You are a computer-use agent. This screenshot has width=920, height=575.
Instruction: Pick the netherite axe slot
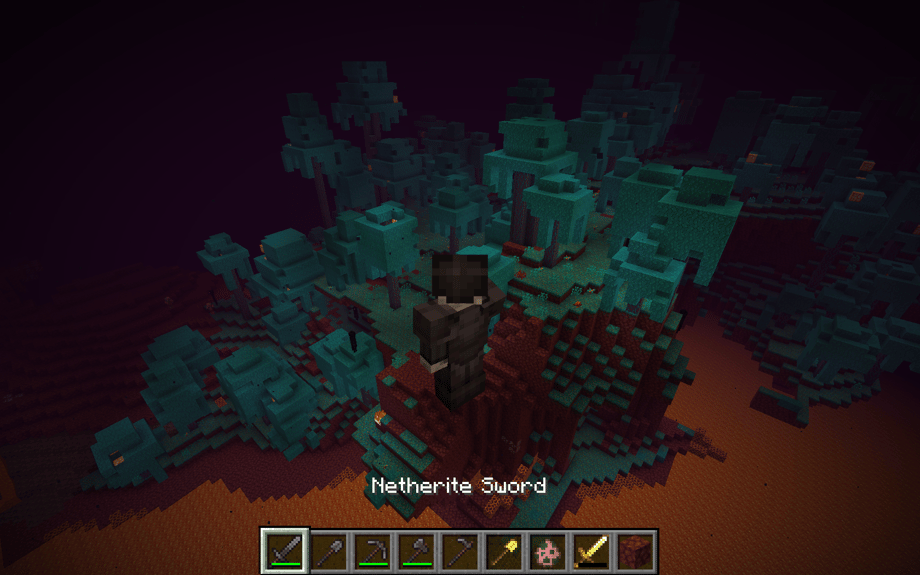[x=416, y=551]
